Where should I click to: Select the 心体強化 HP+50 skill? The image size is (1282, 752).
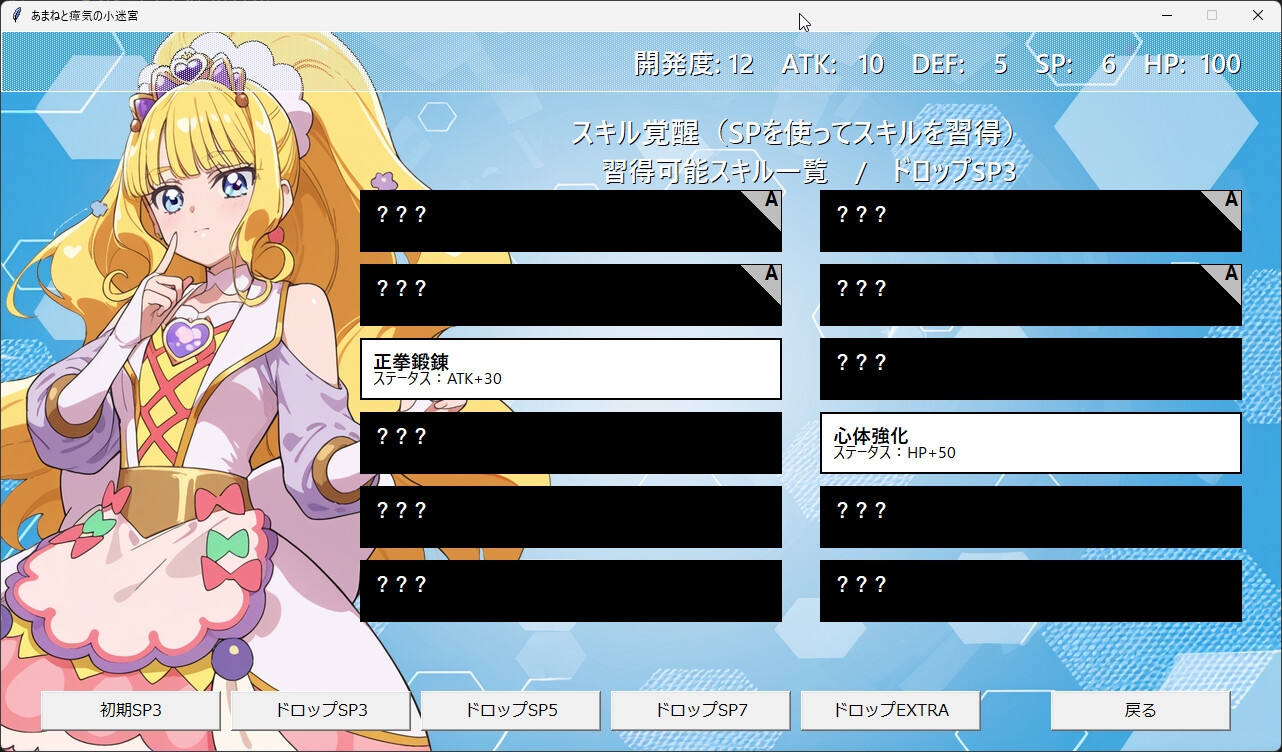tap(1030, 443)
